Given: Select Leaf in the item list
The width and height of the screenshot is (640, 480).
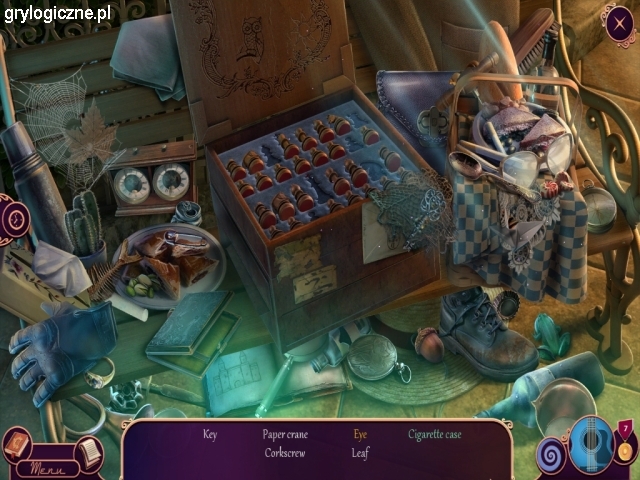Looking at the screenshot, I should 360,453.
